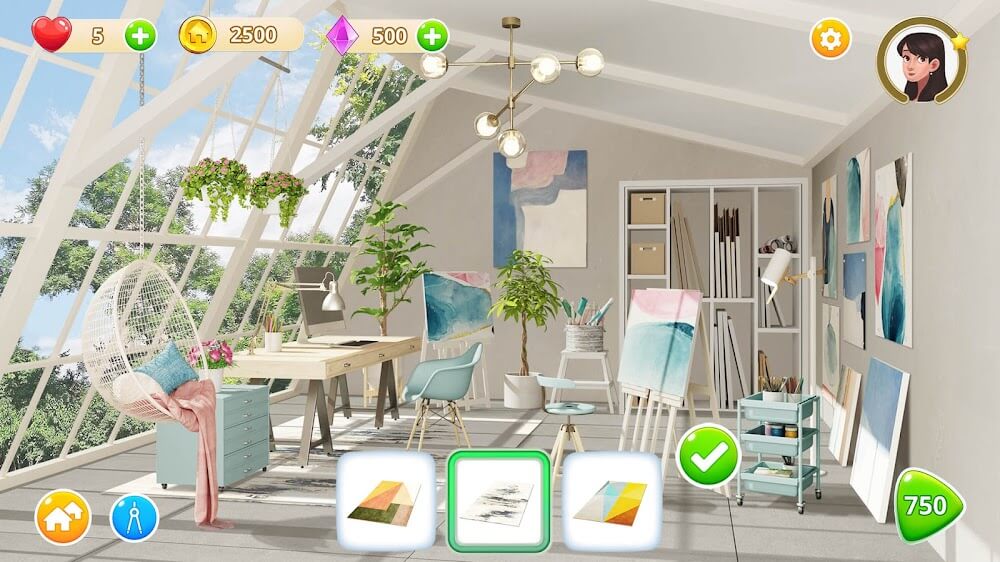Select the white marble-pattern rug

coord(498,500)
